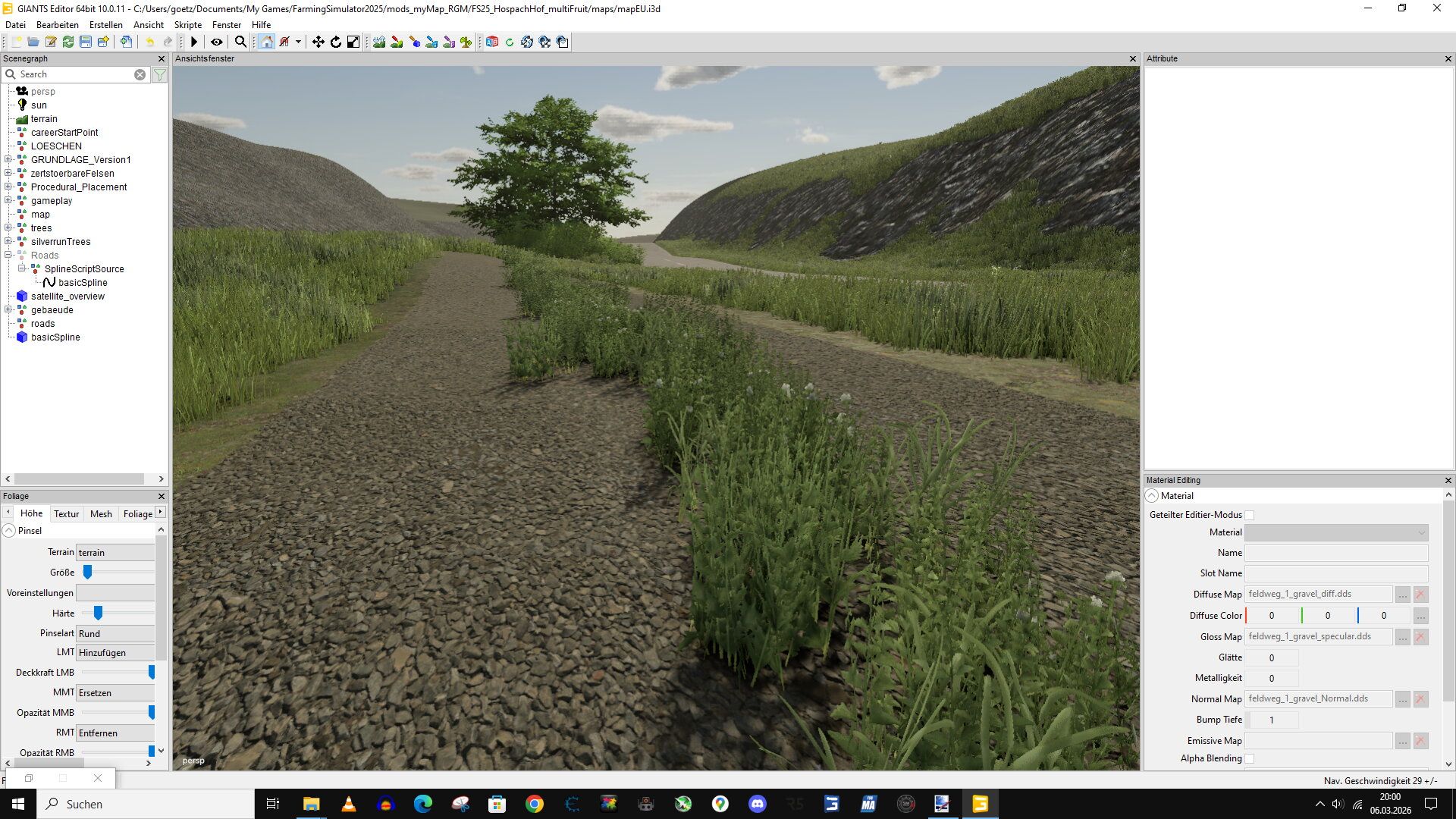Open the Diffuse Map browse button
The image size is (1456, 819).
click(x=1402, y=595)
